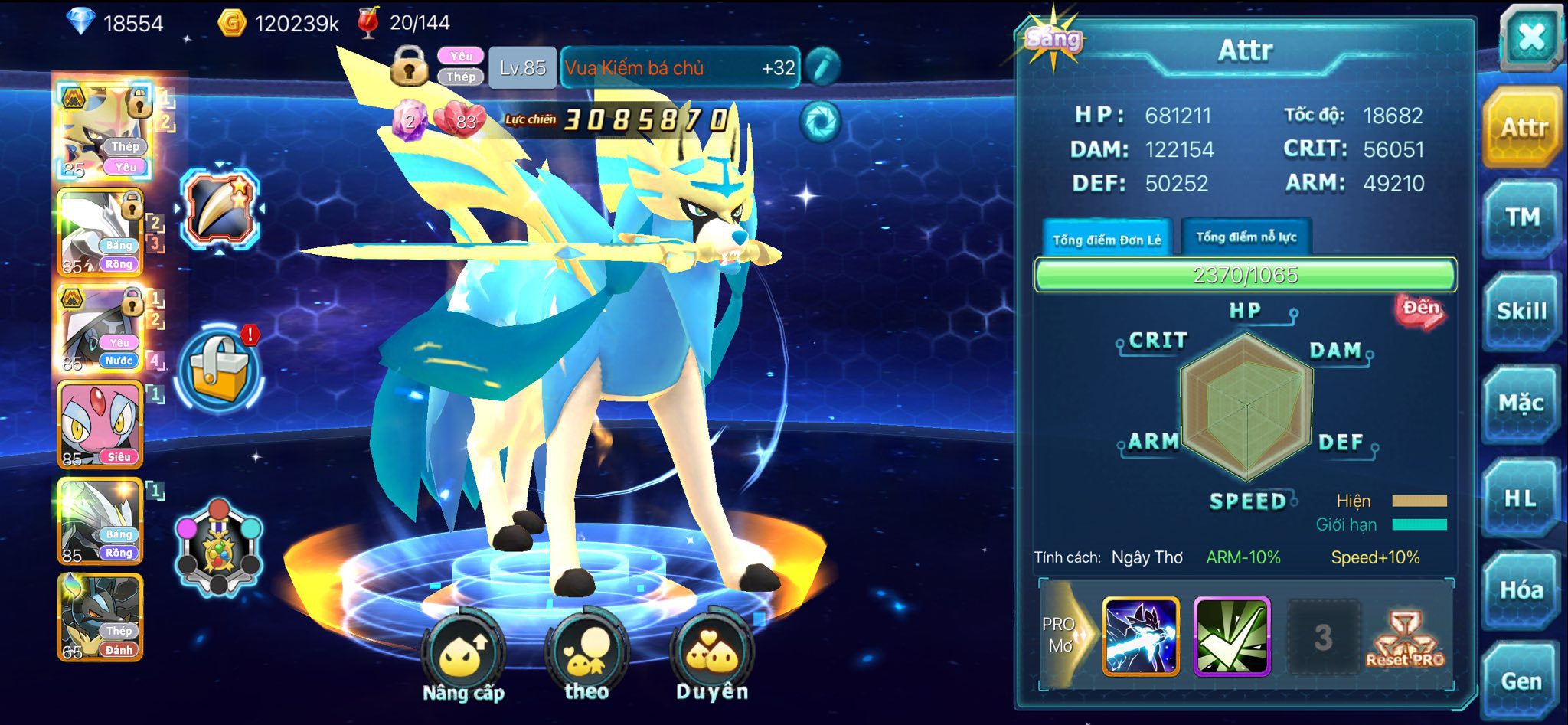Open the Nâng cấp upgrade button

(463, 655)
